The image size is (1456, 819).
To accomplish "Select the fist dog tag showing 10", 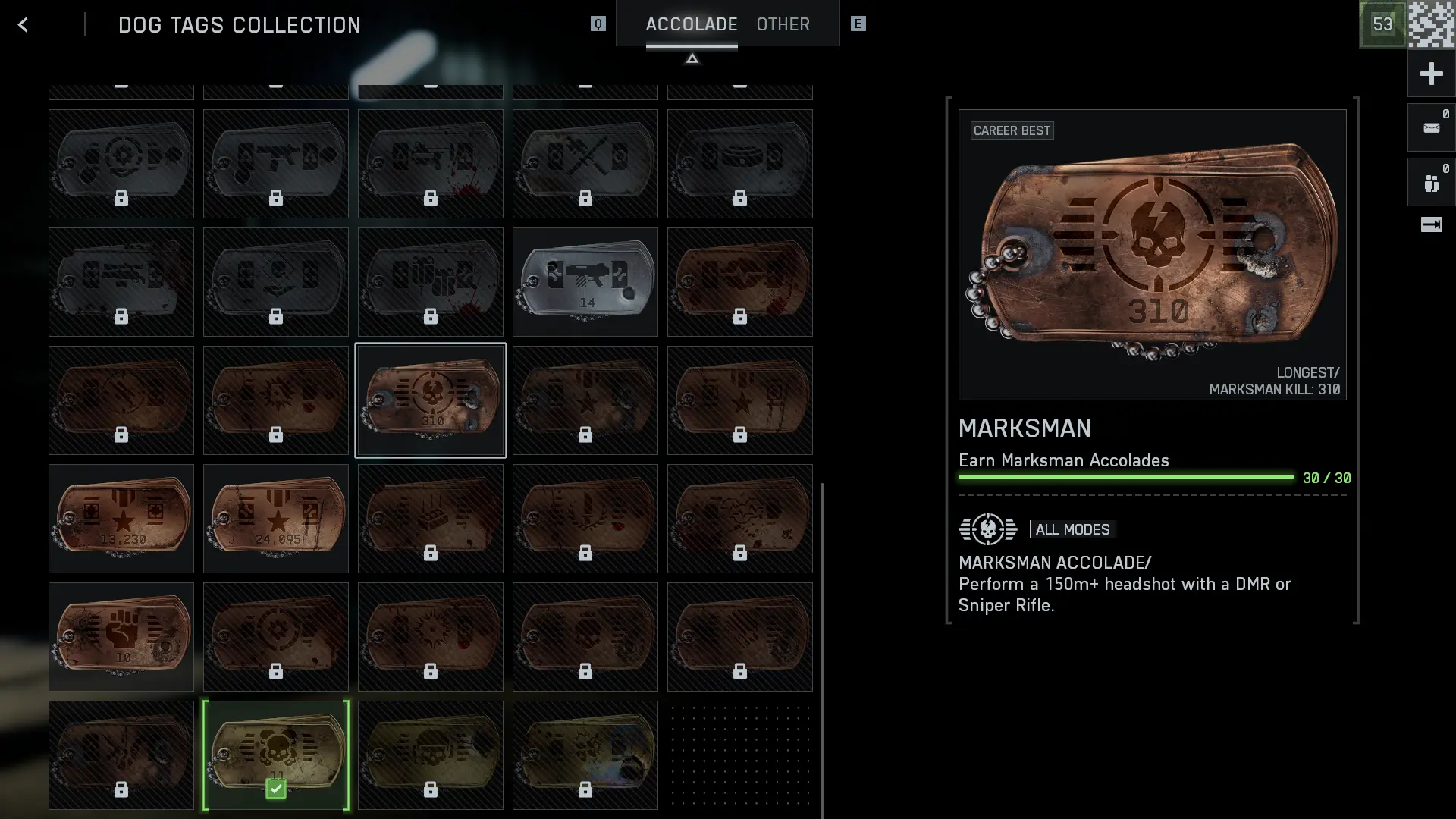I will [121, 636].
